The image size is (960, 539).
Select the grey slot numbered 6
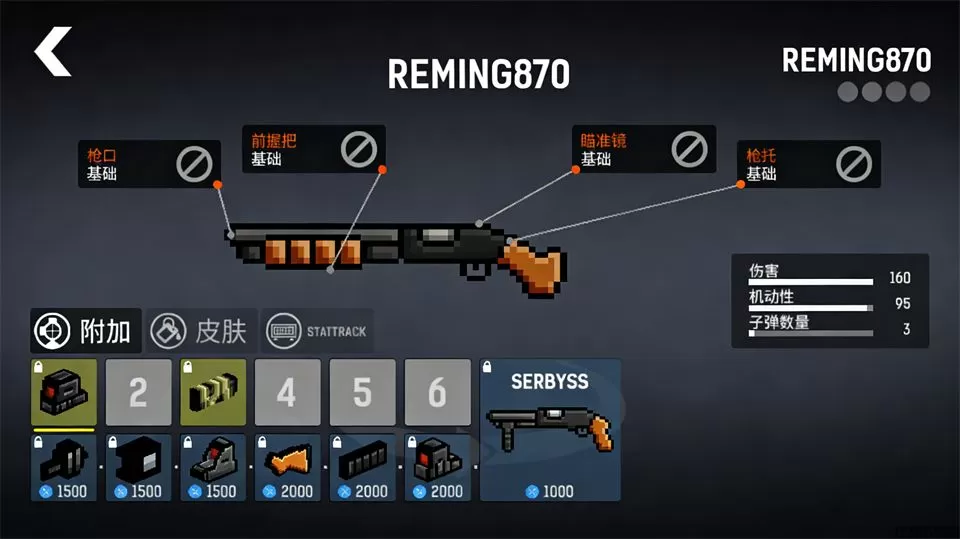[x=437, y=392]
